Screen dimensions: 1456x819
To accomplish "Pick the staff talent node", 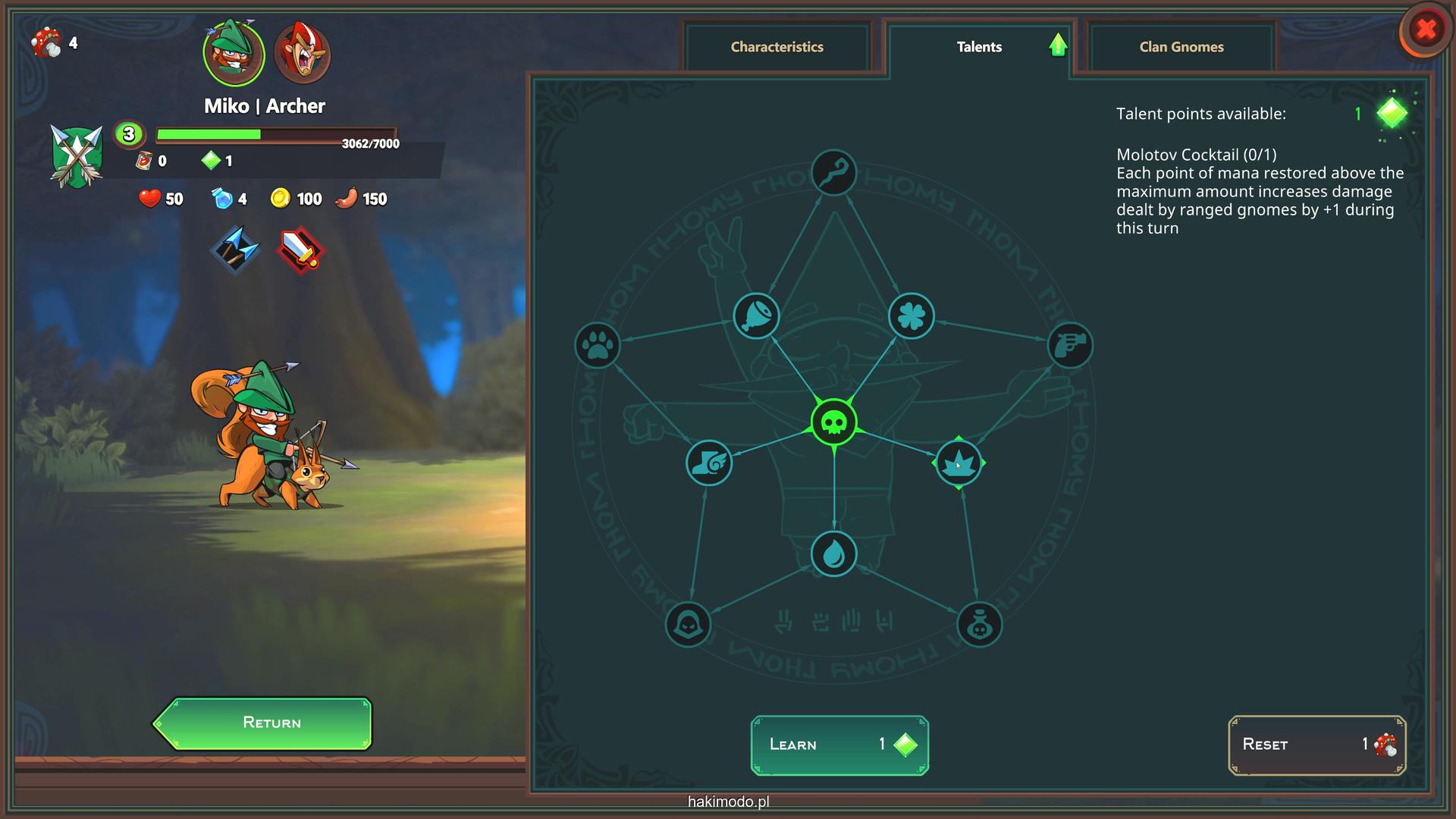I will [x=833, y=173].
